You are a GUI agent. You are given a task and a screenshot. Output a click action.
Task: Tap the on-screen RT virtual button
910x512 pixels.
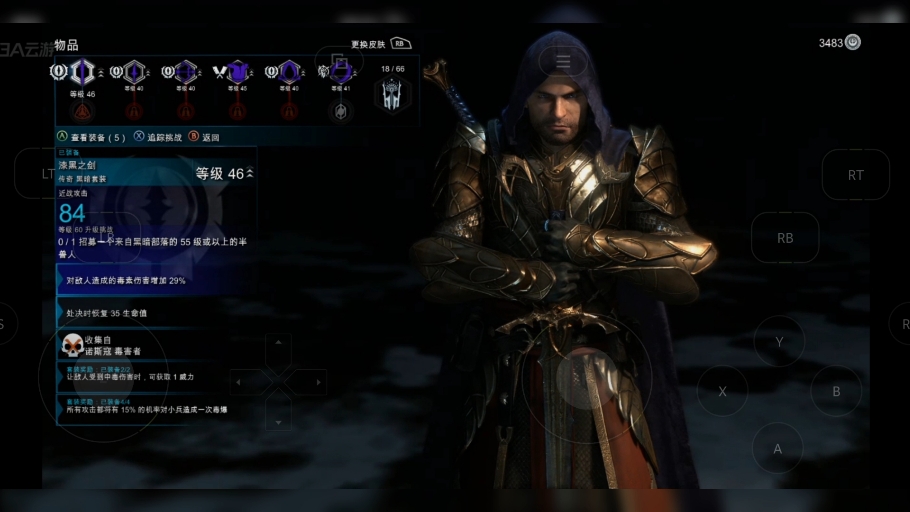click(x=855, y=175)
